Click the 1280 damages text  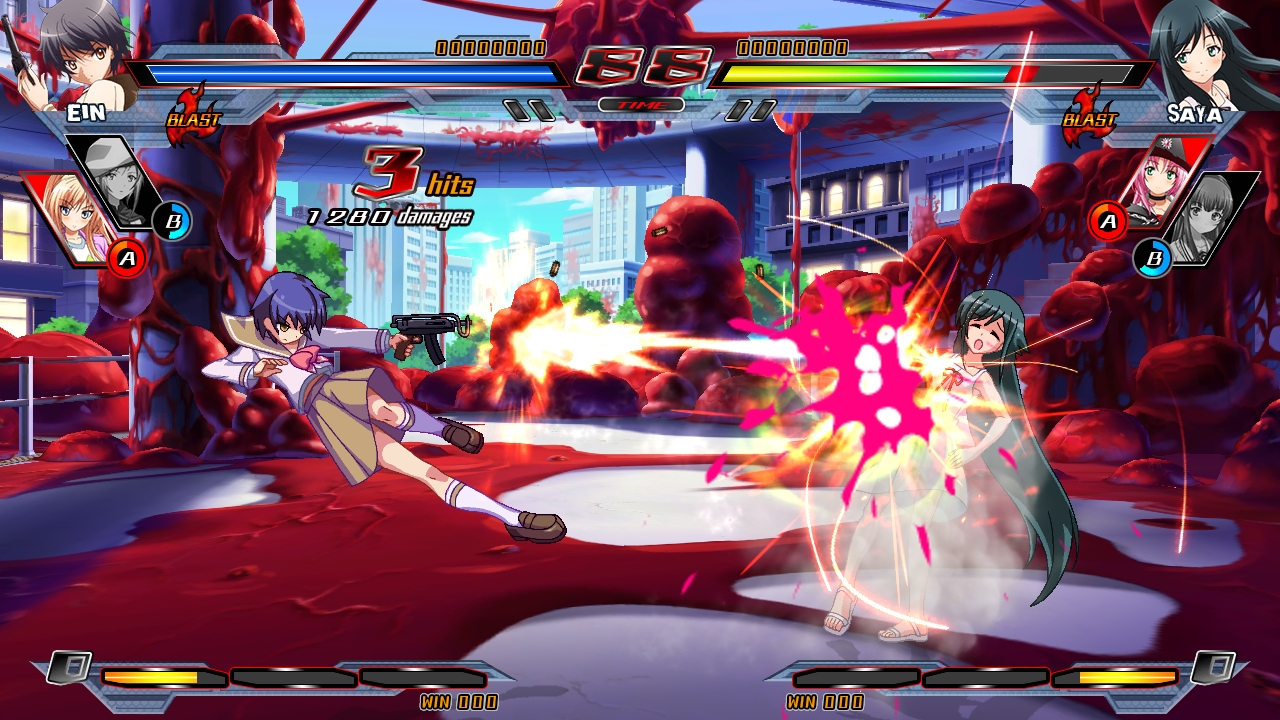pyautogui.click(x=392, y=213)
